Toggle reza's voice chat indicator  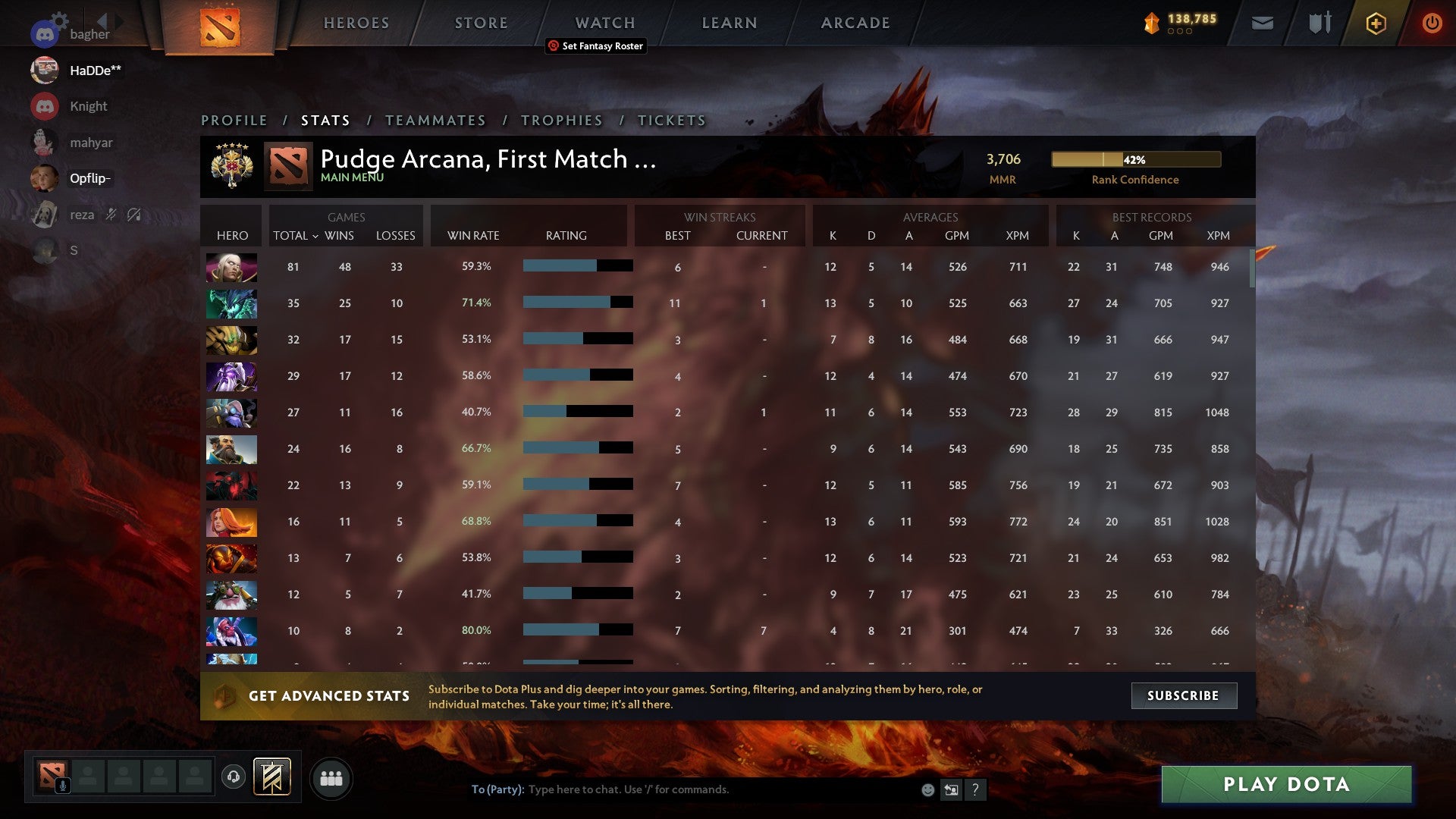[x=111, y=215]
